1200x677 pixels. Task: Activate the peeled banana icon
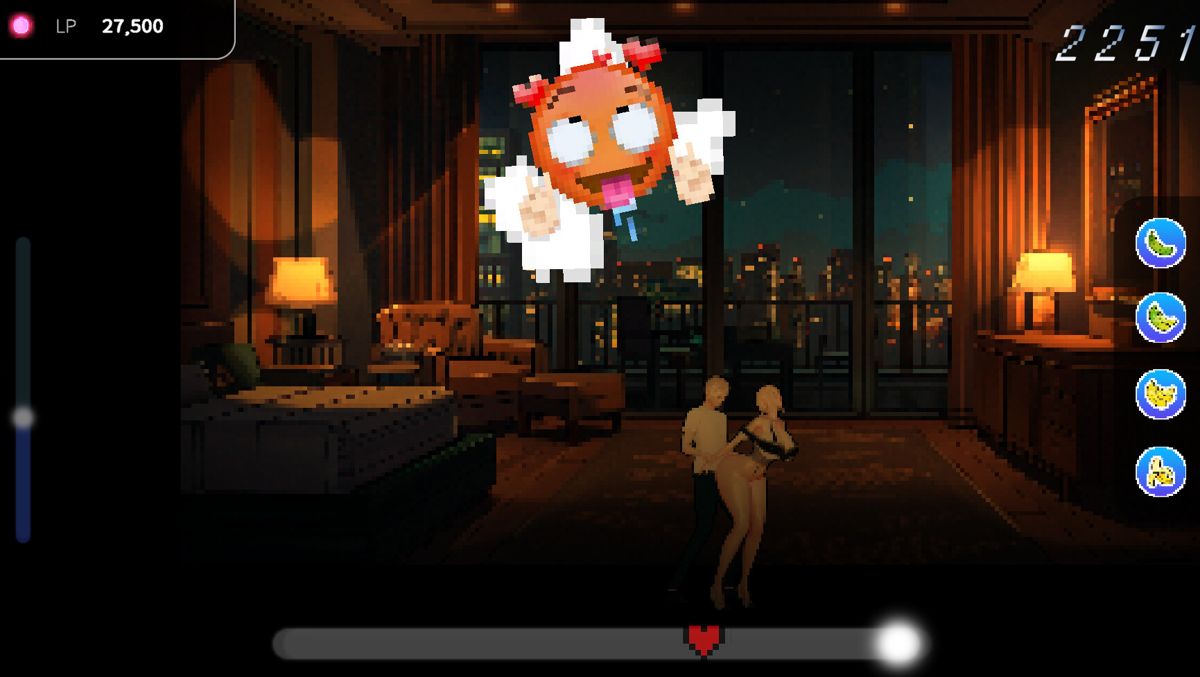[x=1160, y=471]
